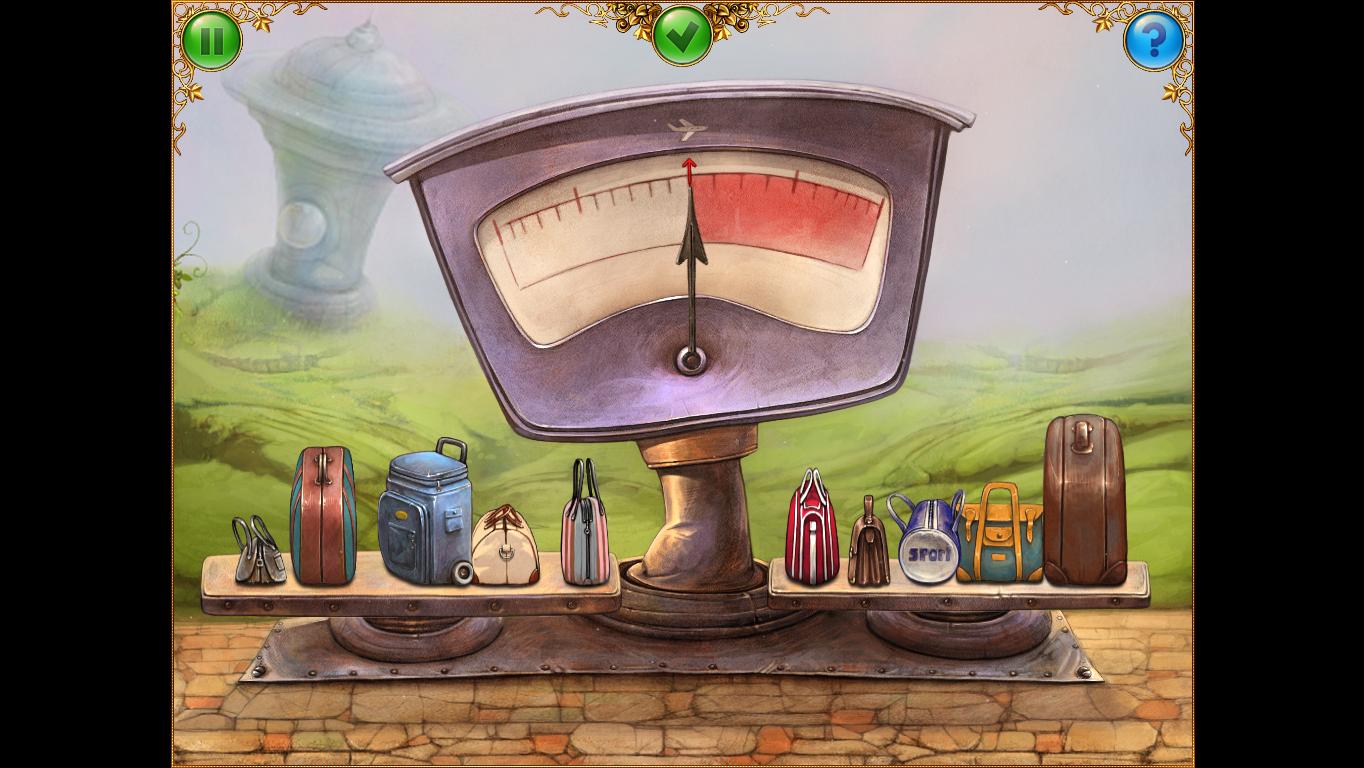Viewport: 1364px width, 768px height.
Task: Choose the blue wheeled trolley bag
Action: coord(424,516)
